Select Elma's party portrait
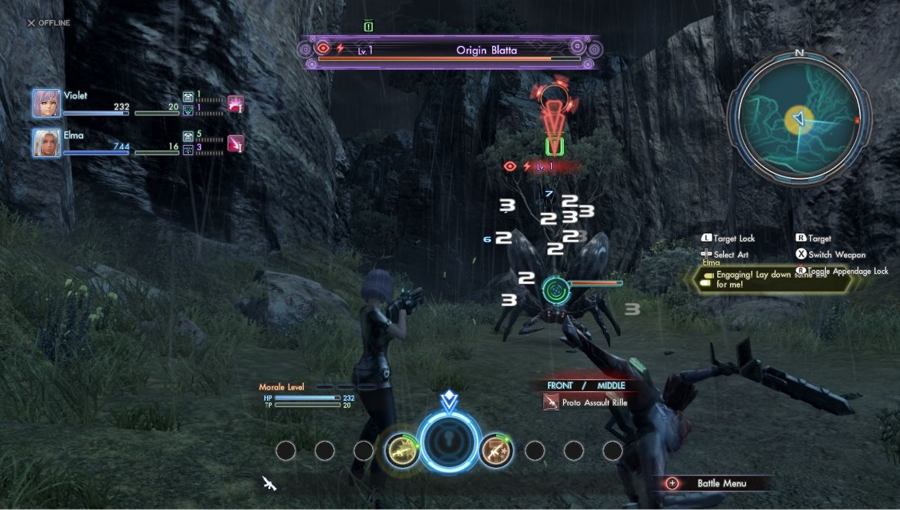900x510 pixels. click(x=46, y=142)
